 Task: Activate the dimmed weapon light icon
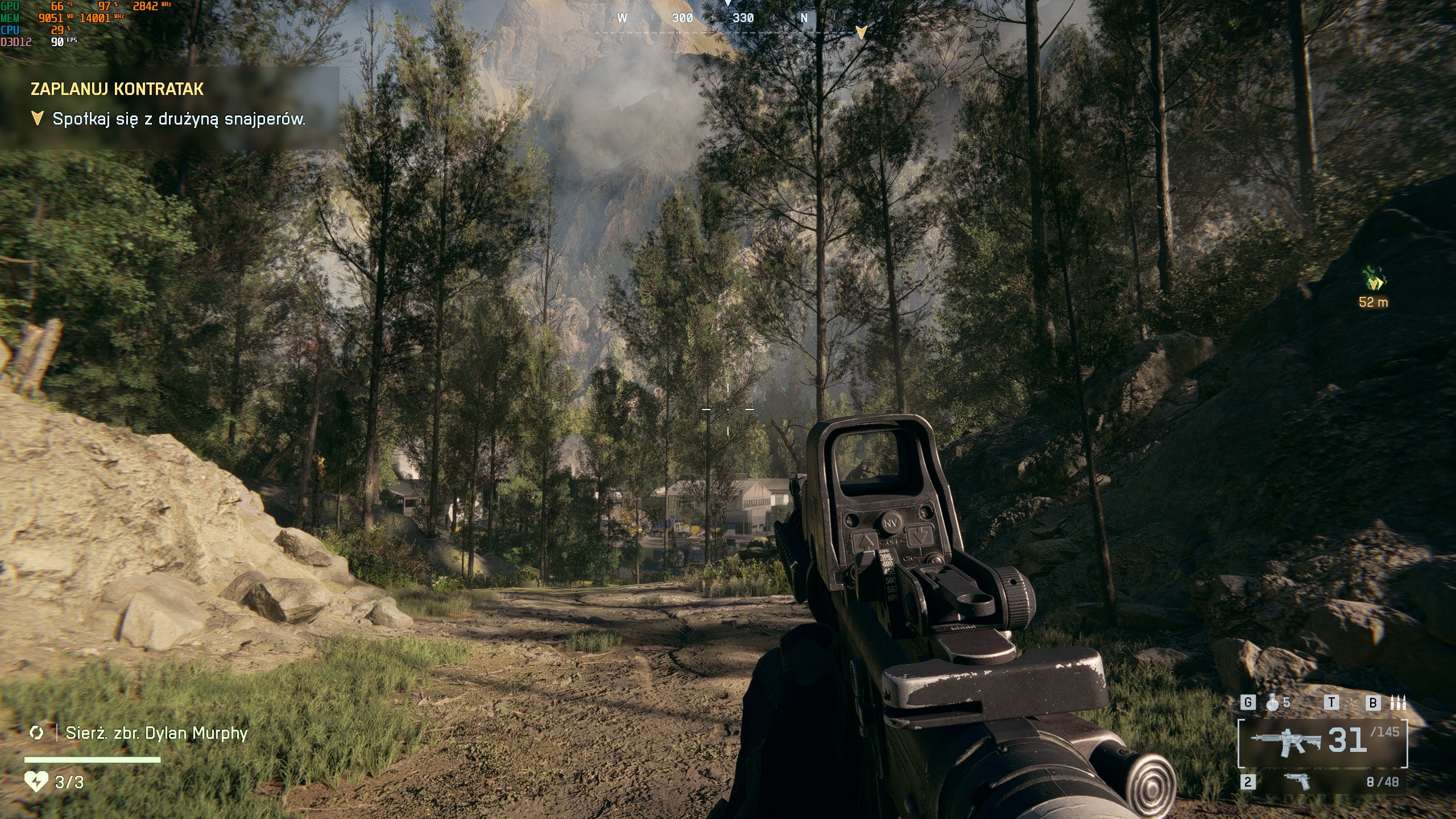(x=1352, y=704)
